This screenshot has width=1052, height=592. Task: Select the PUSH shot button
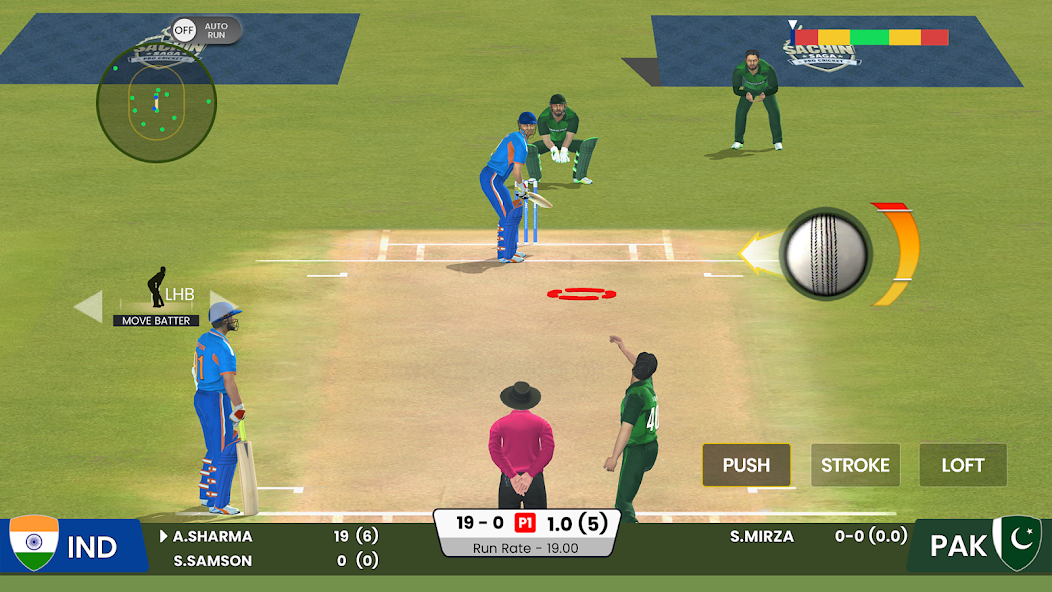(x=746, y=465)
